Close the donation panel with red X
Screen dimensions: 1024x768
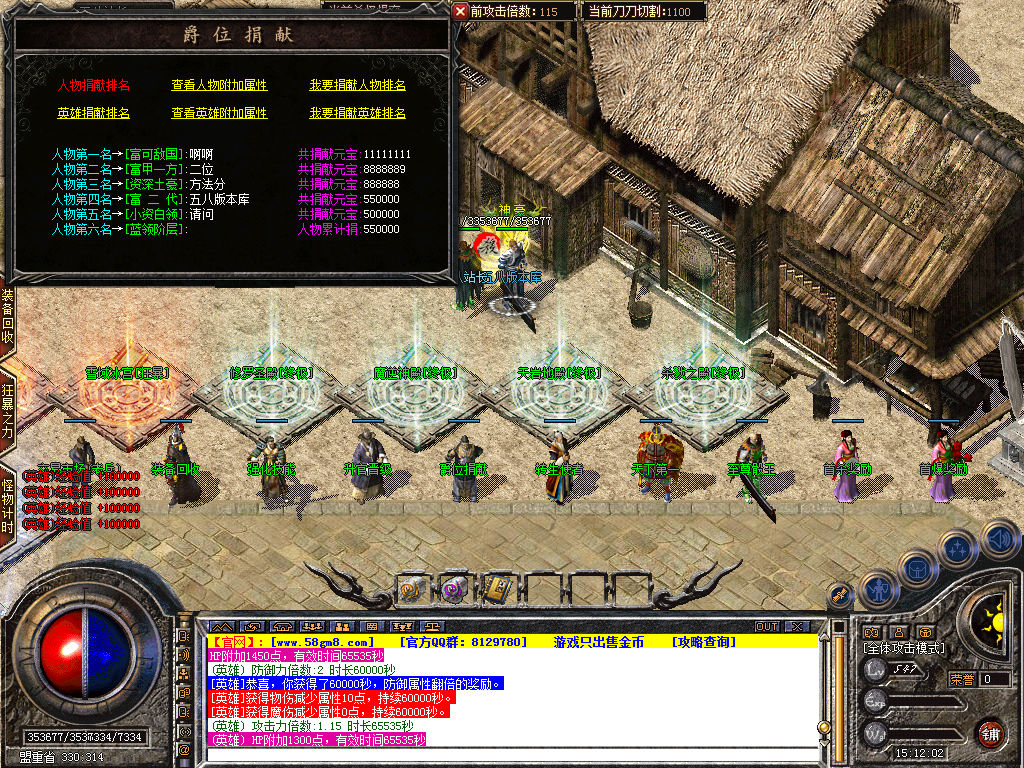pyautogui.click(x=460, y=11)
